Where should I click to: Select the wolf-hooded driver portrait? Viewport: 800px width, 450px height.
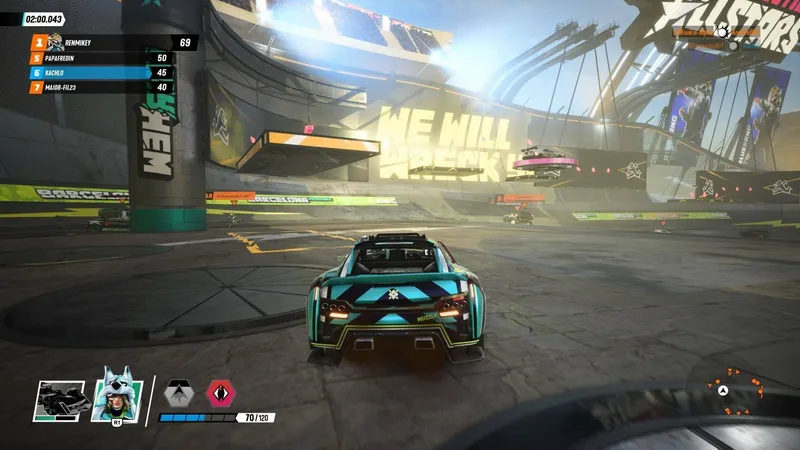116,397
